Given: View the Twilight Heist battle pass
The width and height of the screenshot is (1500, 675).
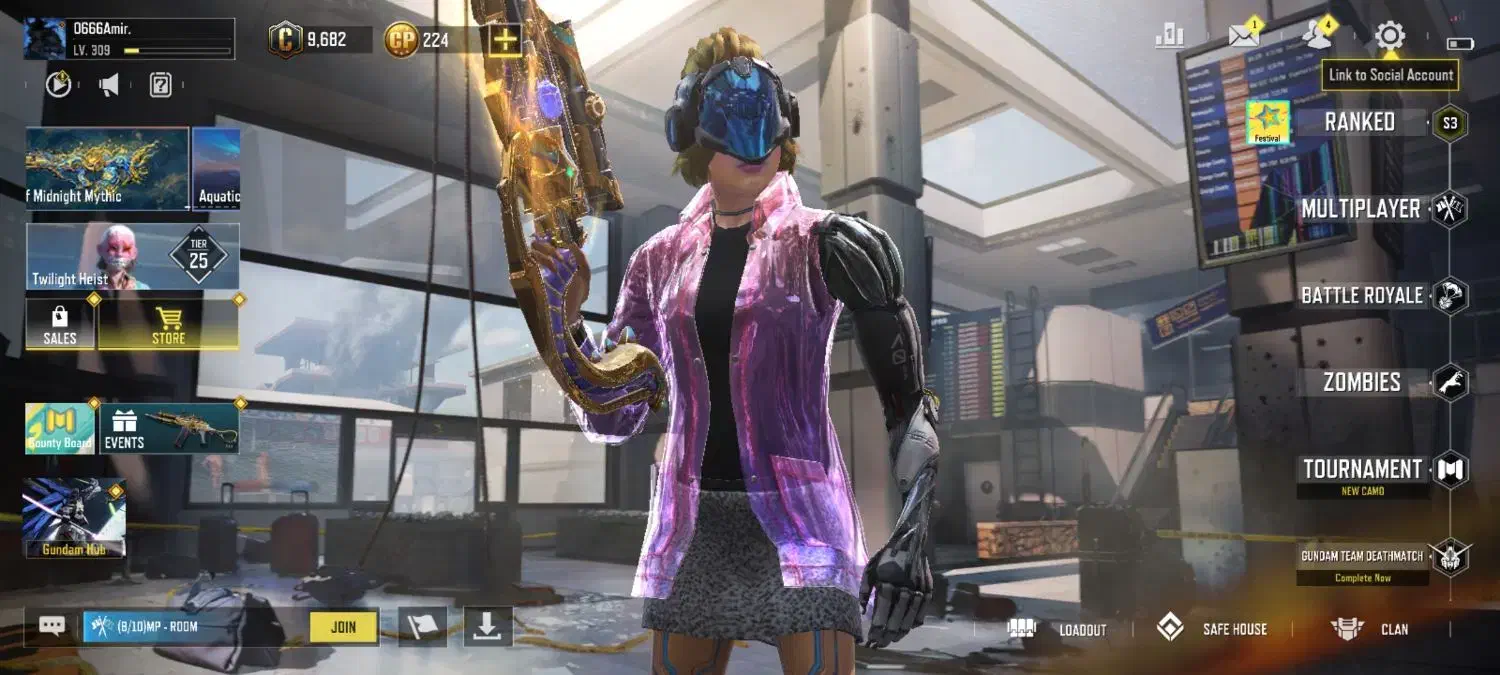Looking at the screenshot, I should coord(132,257).
